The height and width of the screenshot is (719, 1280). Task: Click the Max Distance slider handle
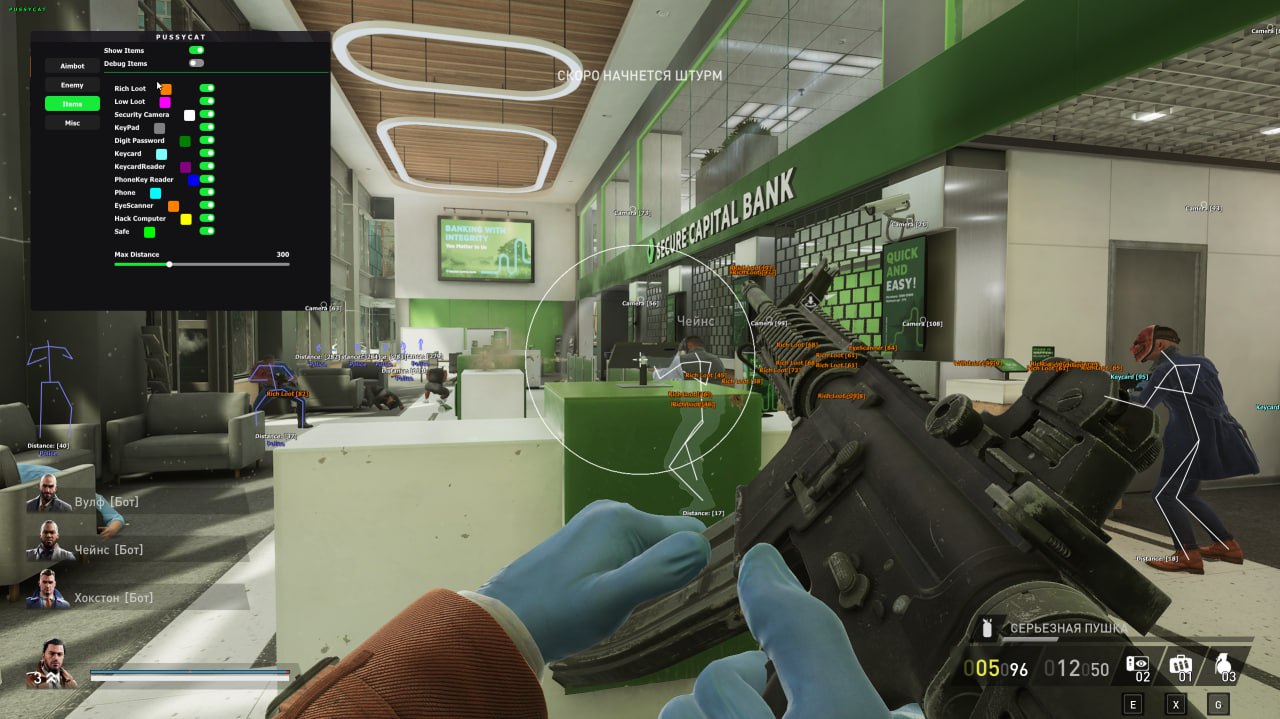click(169, 265)
